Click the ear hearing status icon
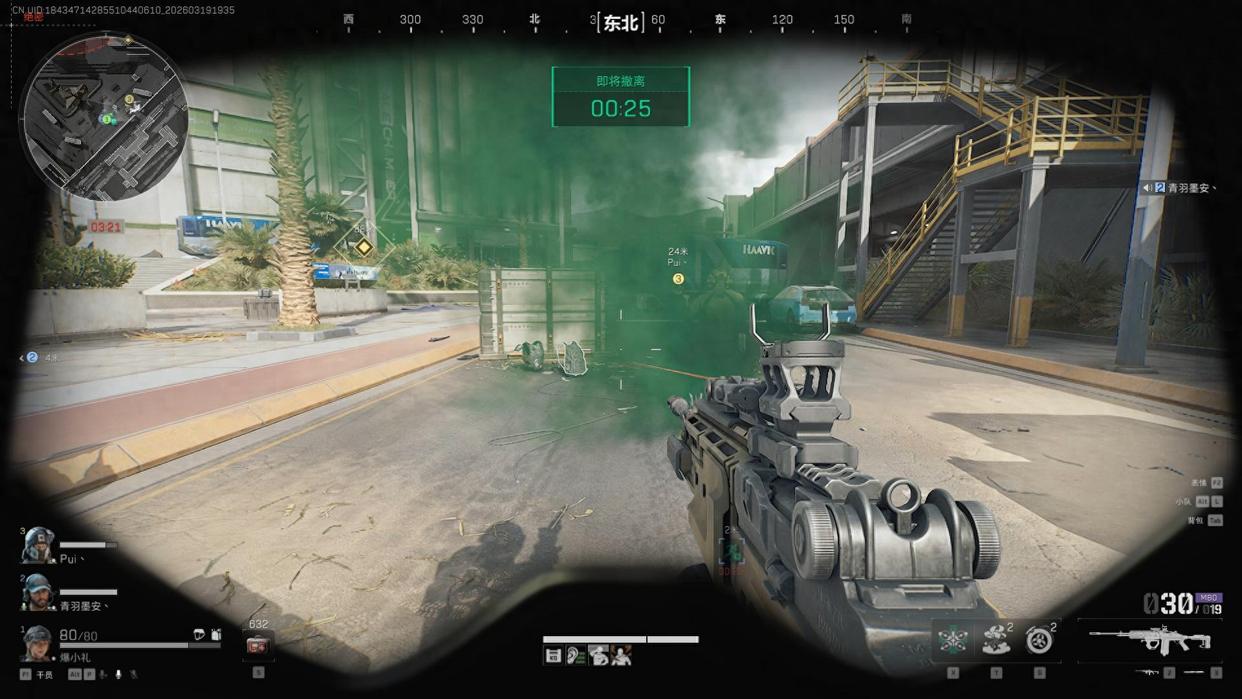This screenshot has height=699, width=1242. 576,656
